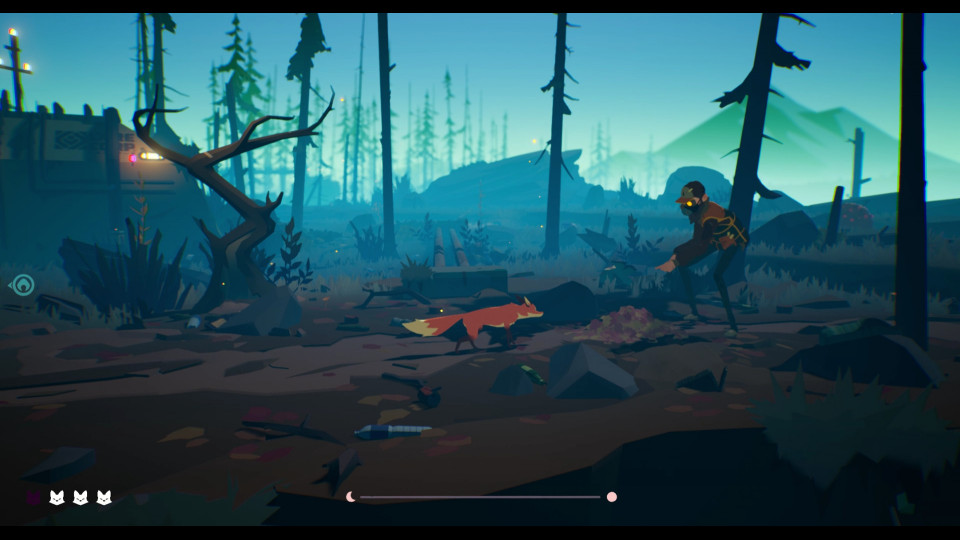The image size is (960, 540).
Task: Select the crescent moon icon
Action: (x=351, y=496)
